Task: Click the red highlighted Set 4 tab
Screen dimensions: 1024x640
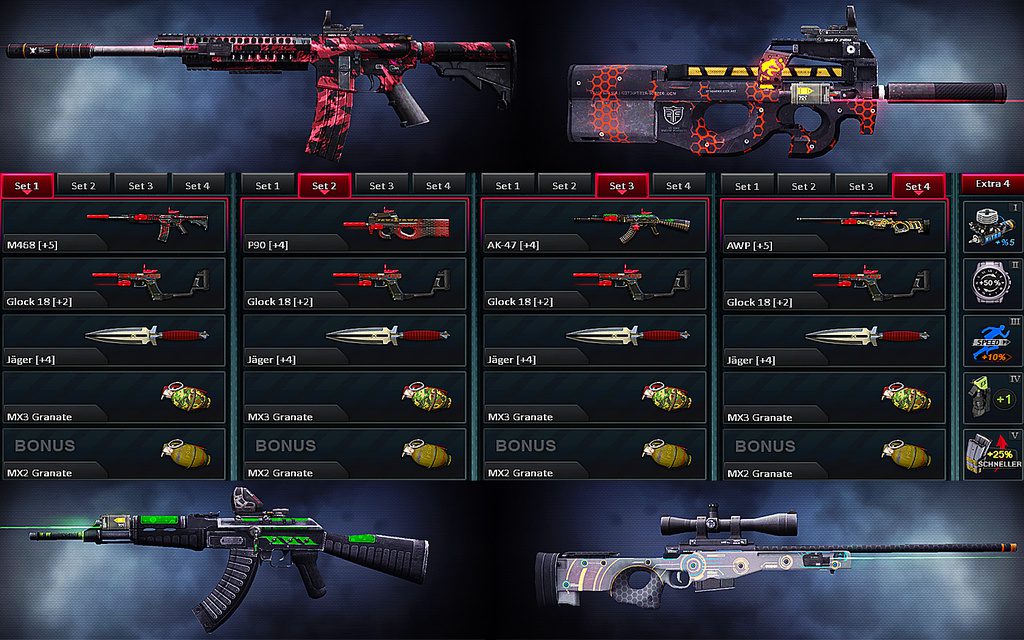Action: [x=918, y=185]
